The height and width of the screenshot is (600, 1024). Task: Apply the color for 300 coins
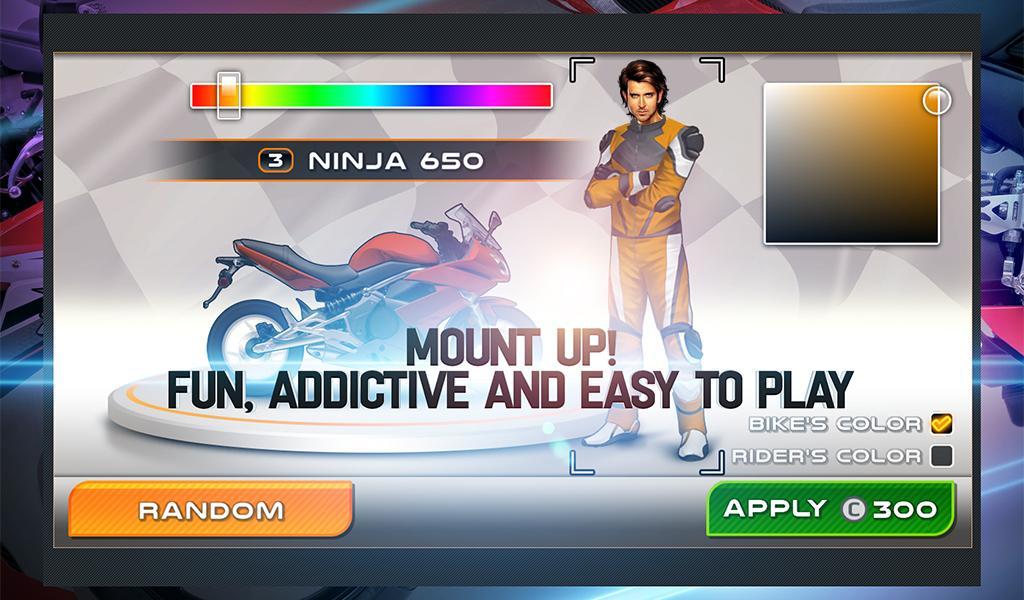click(831, 509)
